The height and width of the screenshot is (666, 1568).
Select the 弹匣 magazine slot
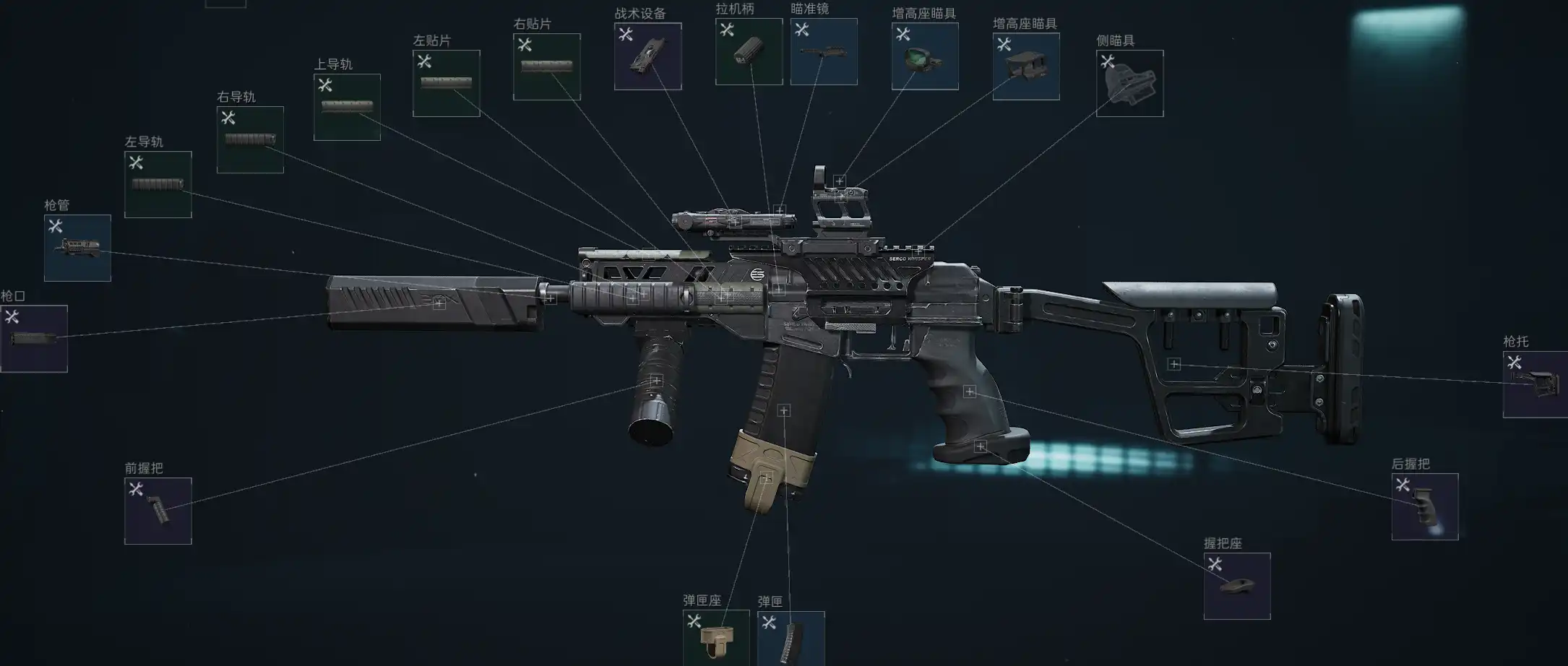coord(791,638)
